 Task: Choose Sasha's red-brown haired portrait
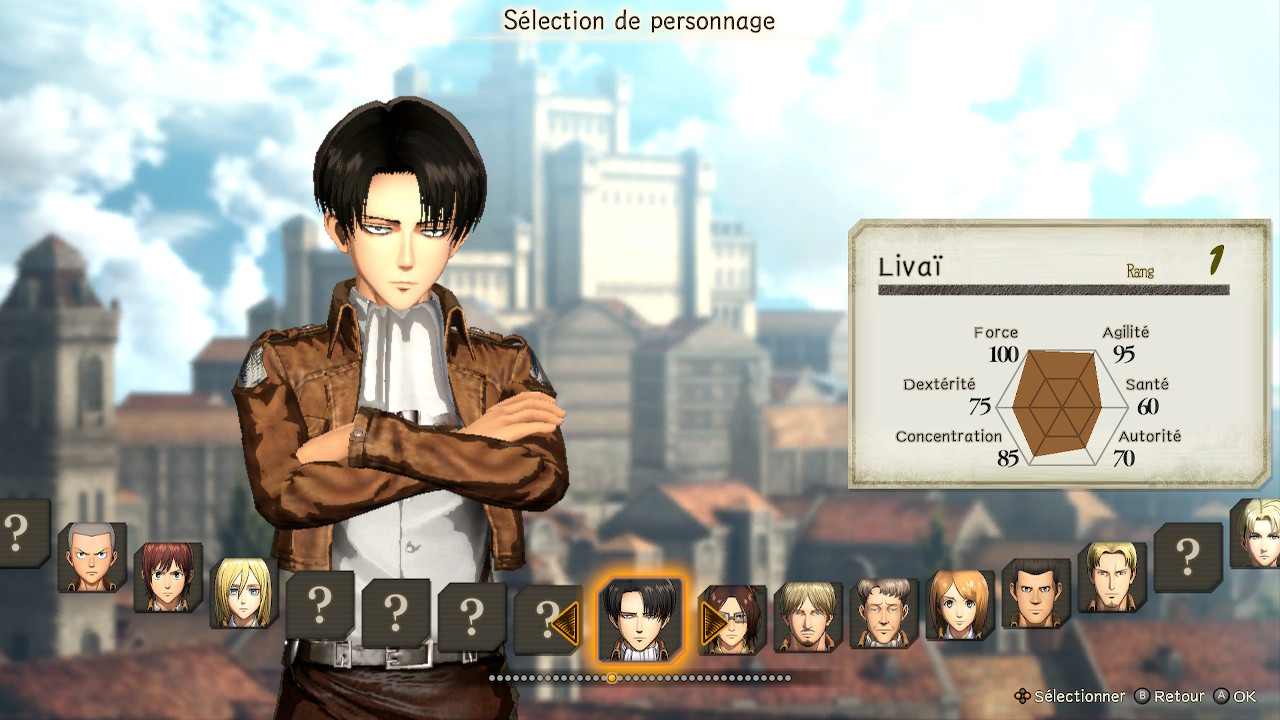[x=168, y=577]
